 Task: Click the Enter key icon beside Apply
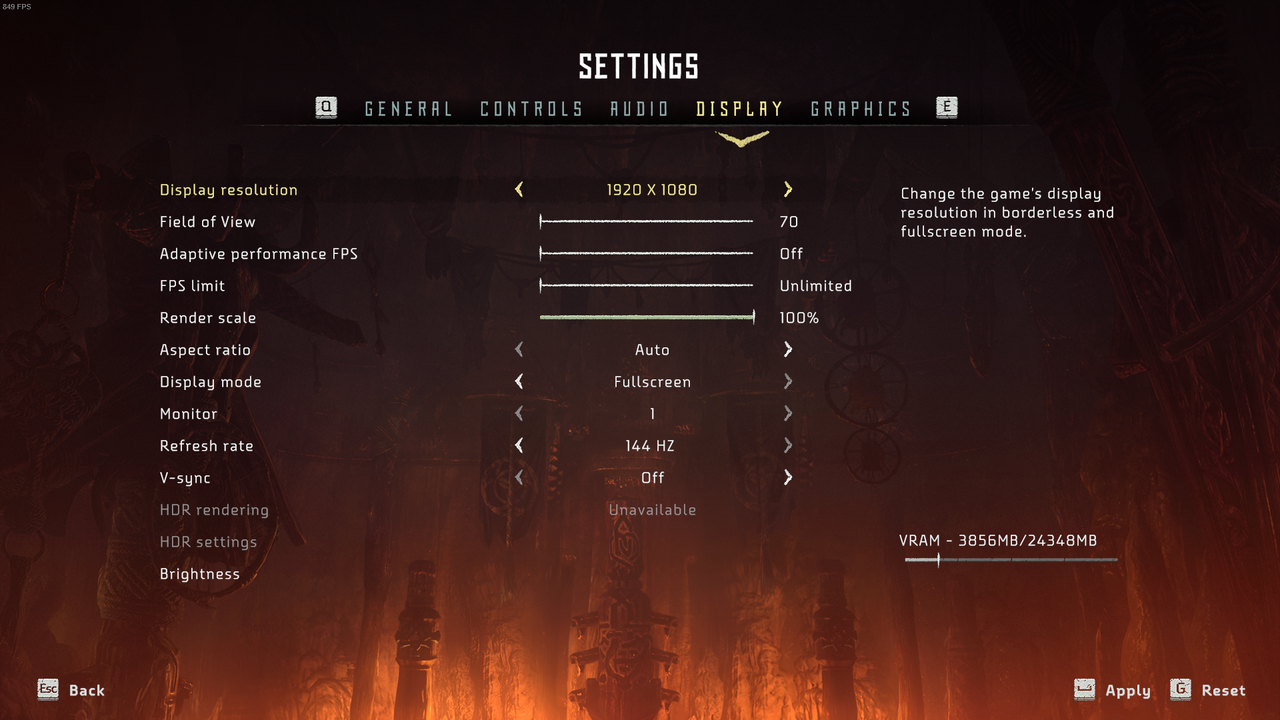[1084, 689]
